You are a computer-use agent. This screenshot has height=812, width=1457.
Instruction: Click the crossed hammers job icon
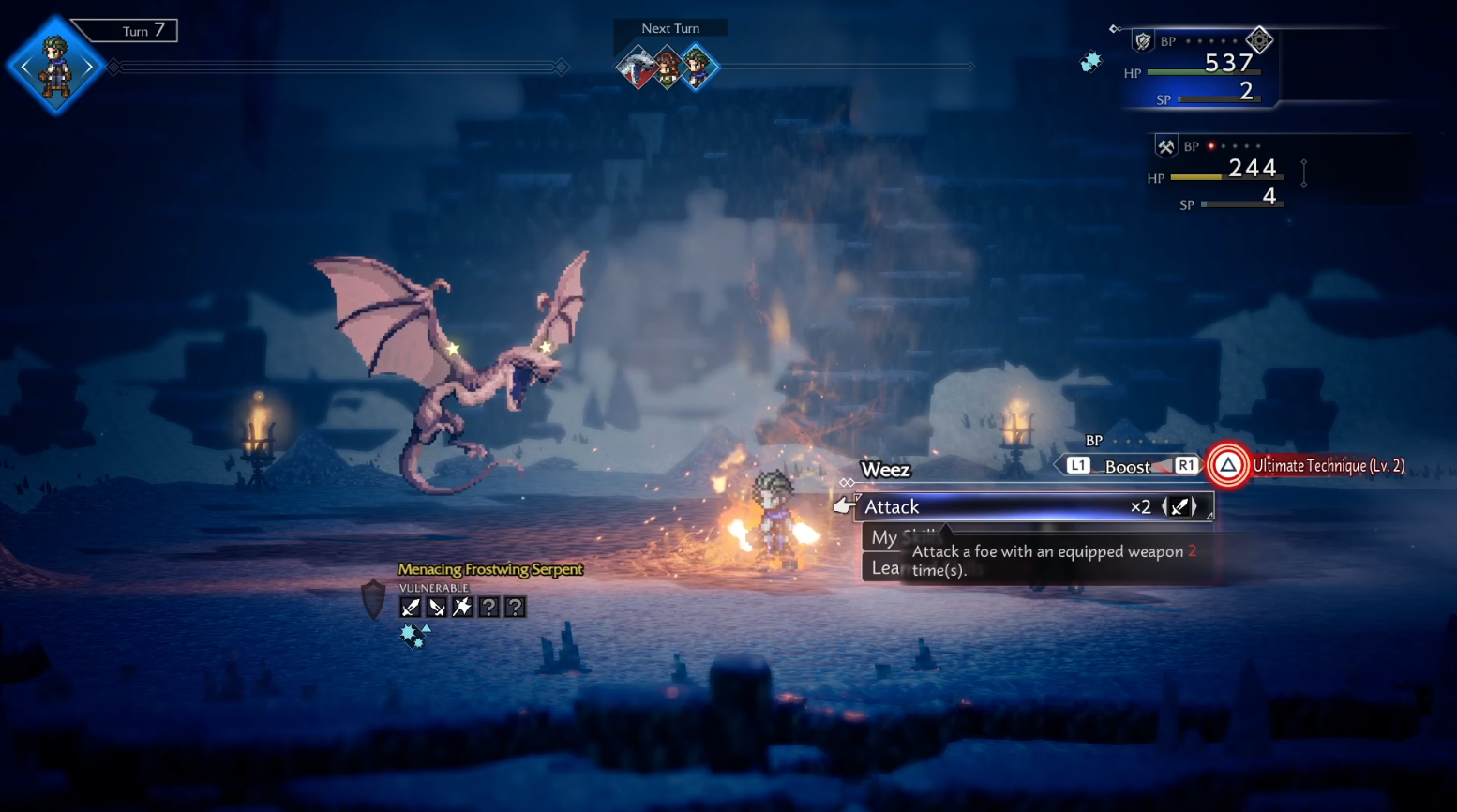[x=1165, y=146]
